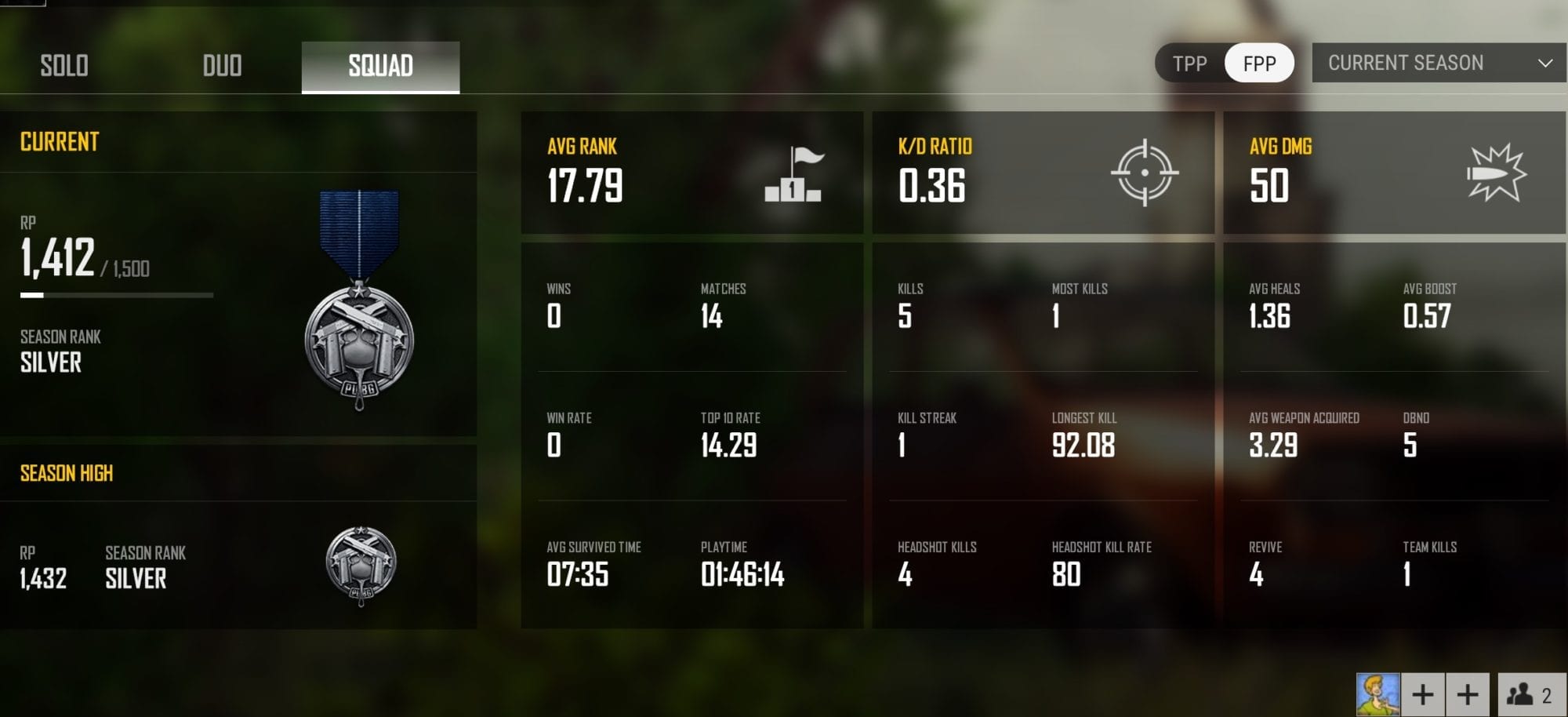The height and width of the screenshot is (717, 1568).
Task: Switch to the SOLO tab
Action: pos(64,67)
